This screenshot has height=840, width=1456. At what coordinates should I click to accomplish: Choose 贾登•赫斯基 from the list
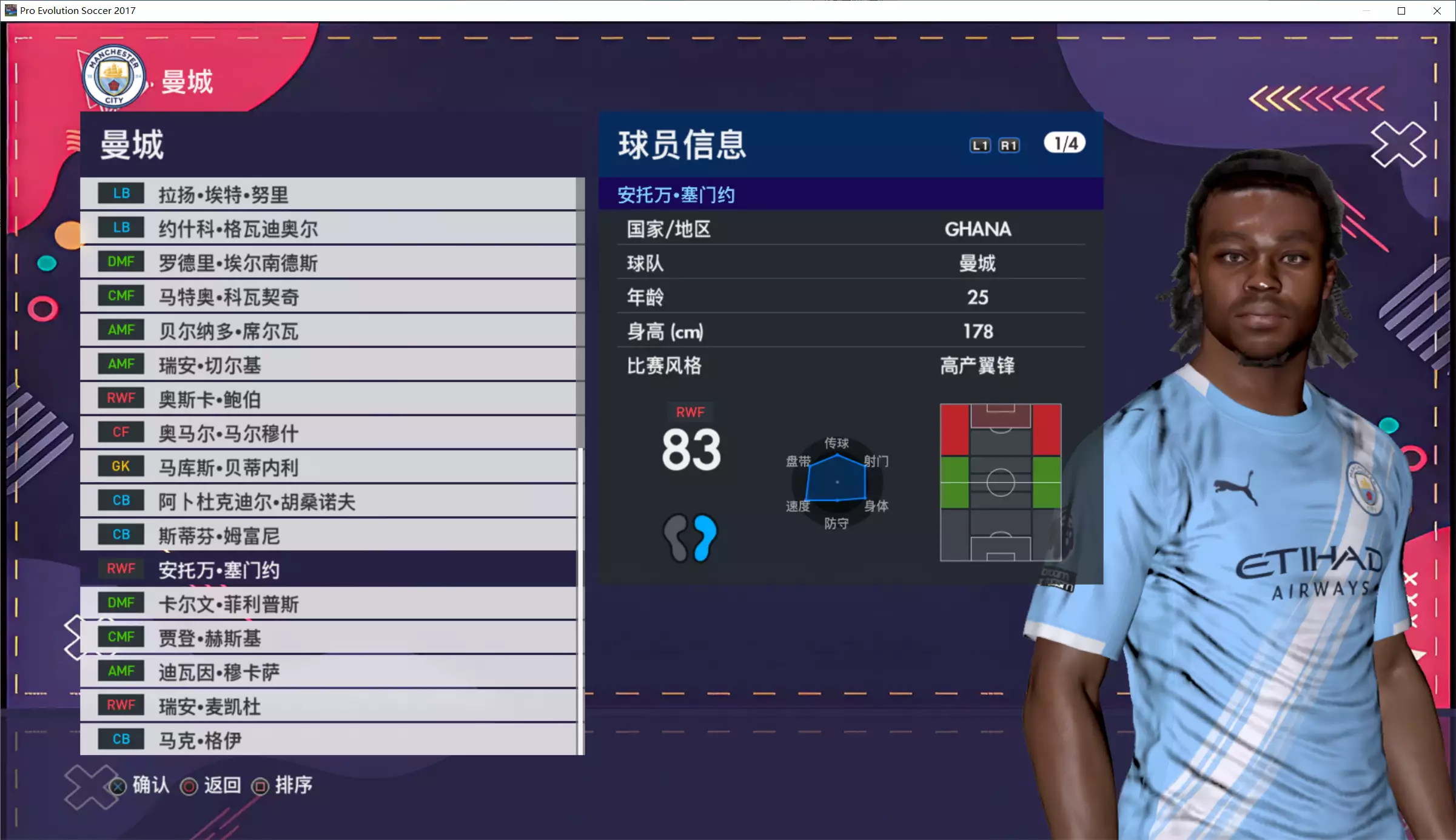327,637
